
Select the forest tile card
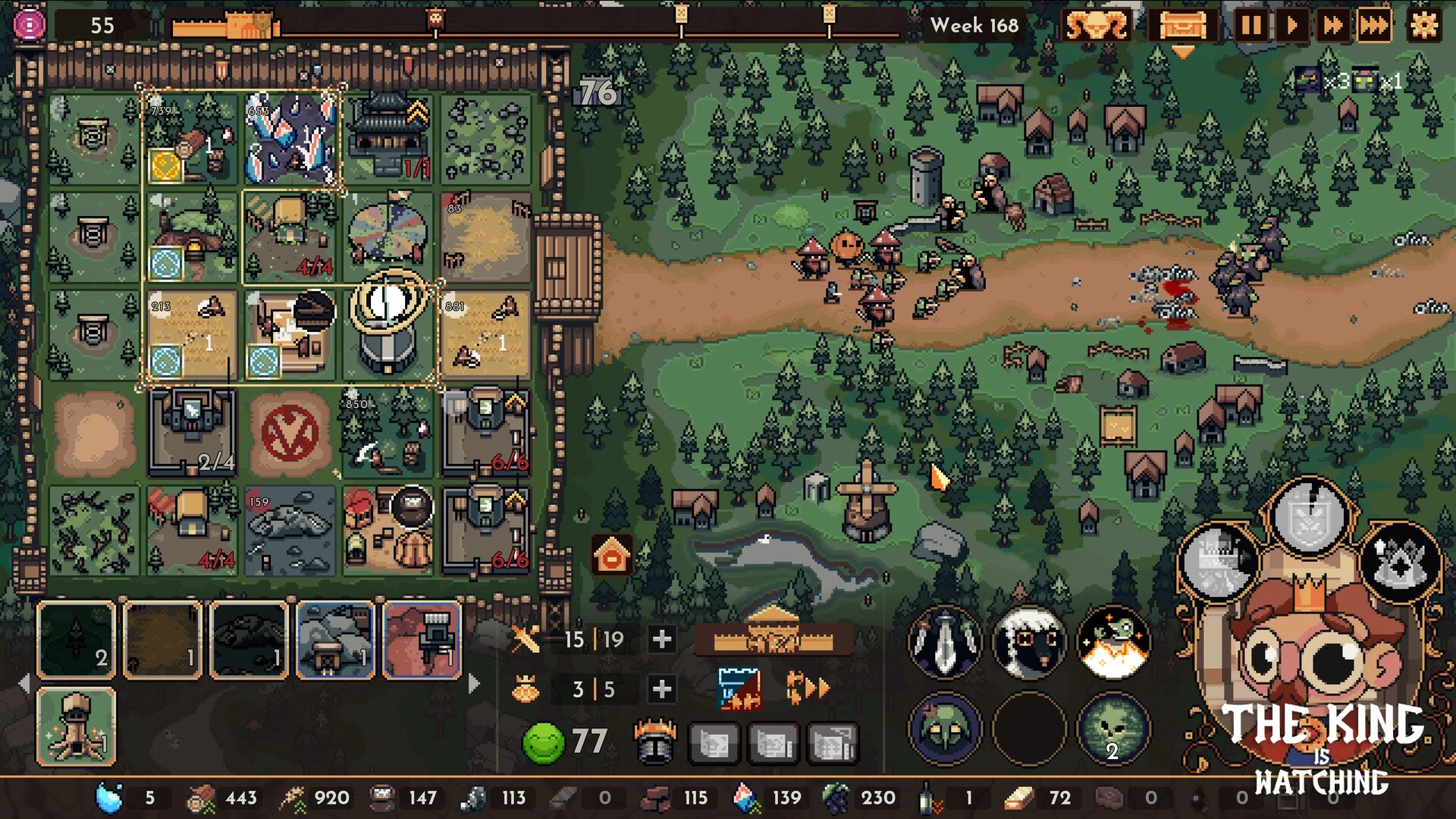[77, 639]
